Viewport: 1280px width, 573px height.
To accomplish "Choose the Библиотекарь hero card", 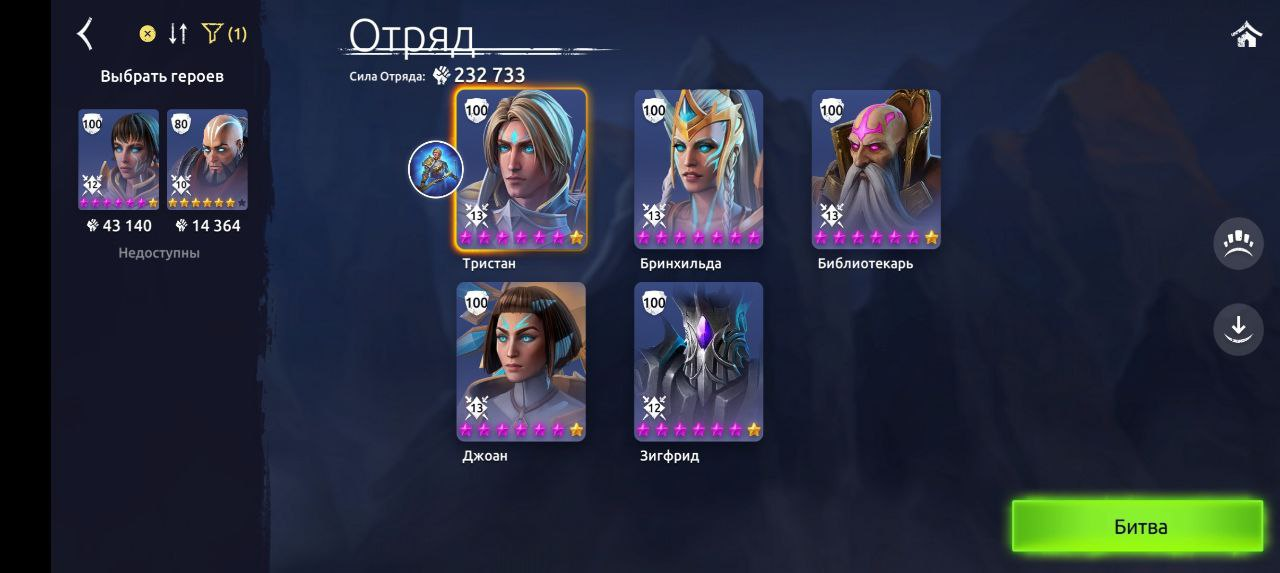I will coord(876,168).
